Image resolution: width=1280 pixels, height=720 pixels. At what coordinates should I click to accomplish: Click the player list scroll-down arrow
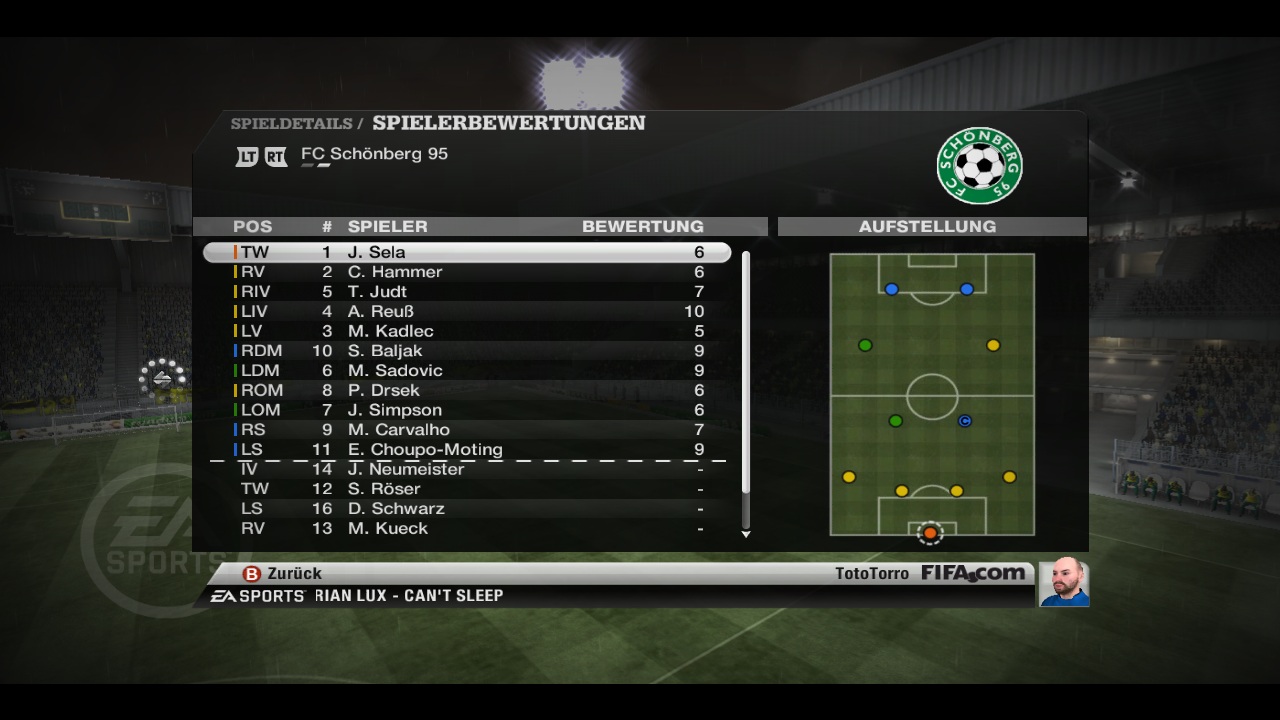point(746,534)
